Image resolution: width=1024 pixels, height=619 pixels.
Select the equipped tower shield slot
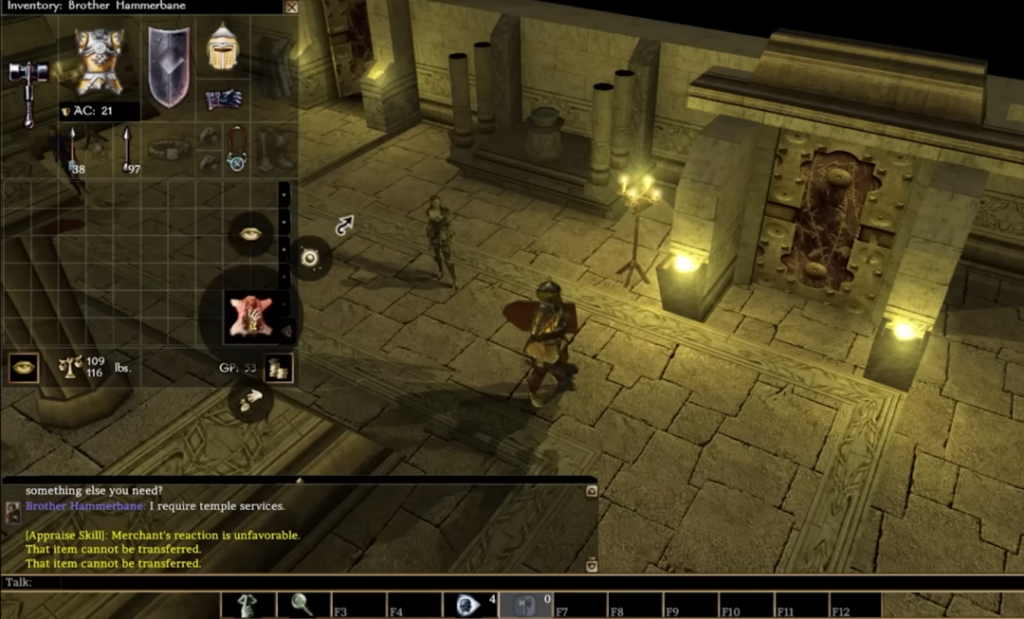pos(169,66)
